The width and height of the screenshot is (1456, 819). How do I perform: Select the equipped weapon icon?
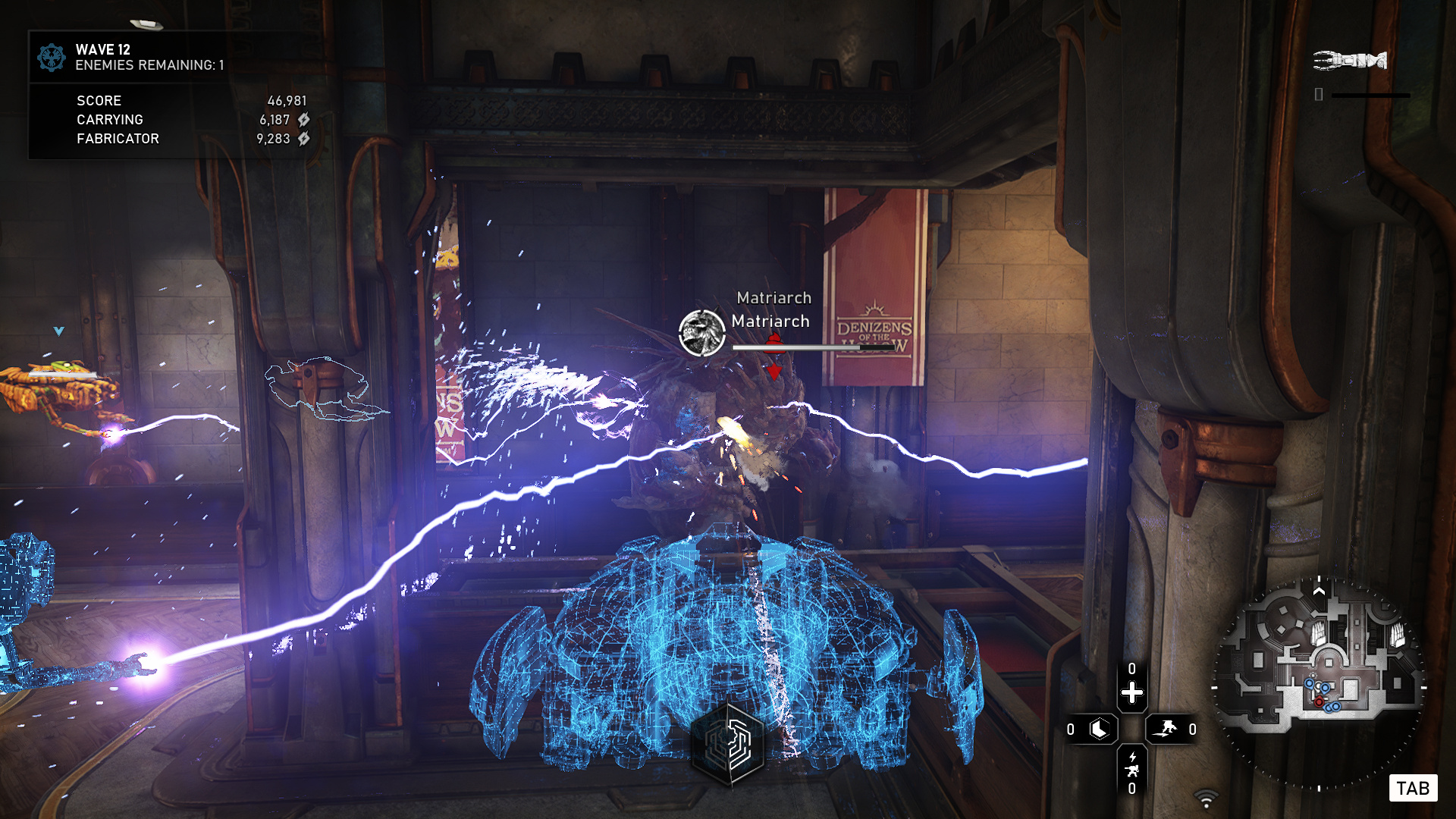pos(1350,60)
